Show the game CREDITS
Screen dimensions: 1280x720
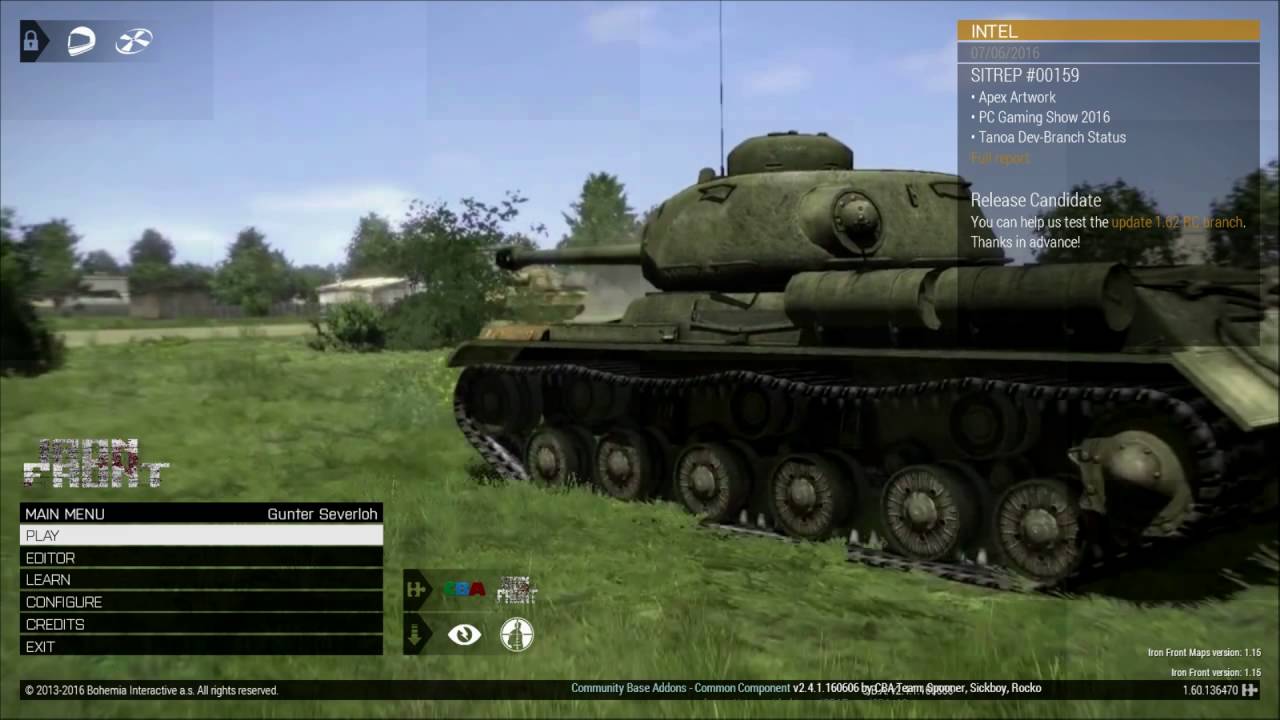(x=200, y=624)
